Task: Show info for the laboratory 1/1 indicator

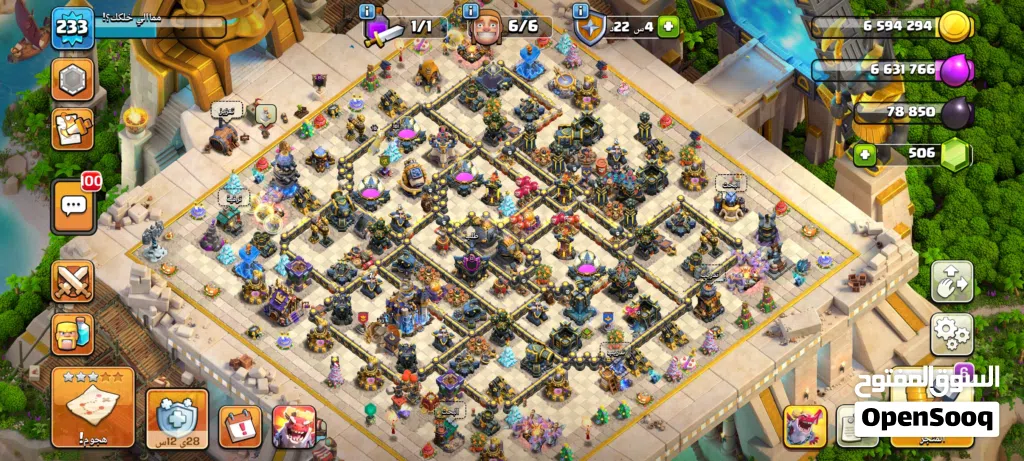Action: [369, 11]
